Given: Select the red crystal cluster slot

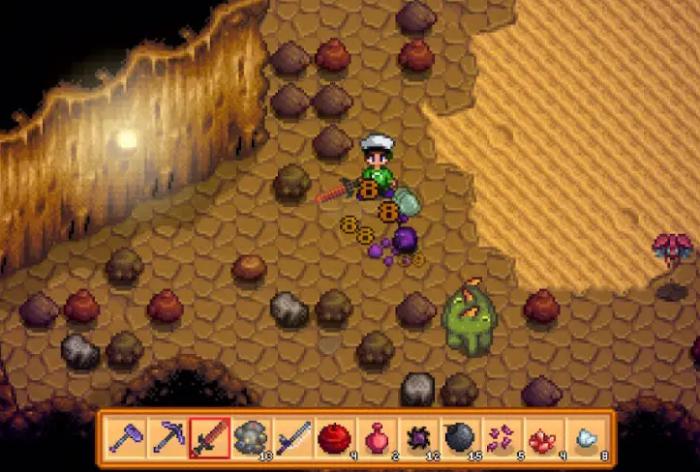Looking at the screenshot, I should click(545, 438).
